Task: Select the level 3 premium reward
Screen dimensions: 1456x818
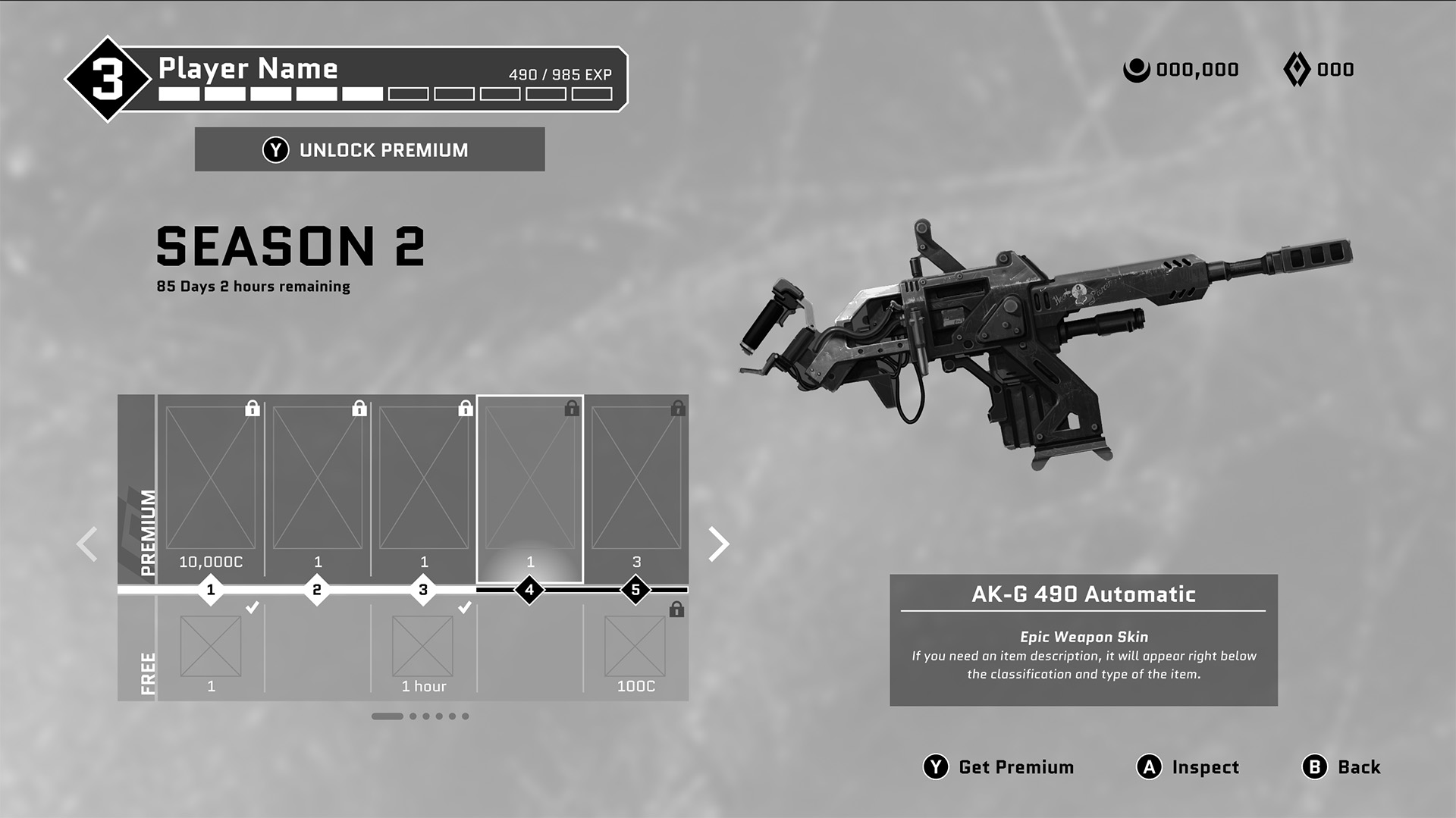Action: click(x=423, y=485)
